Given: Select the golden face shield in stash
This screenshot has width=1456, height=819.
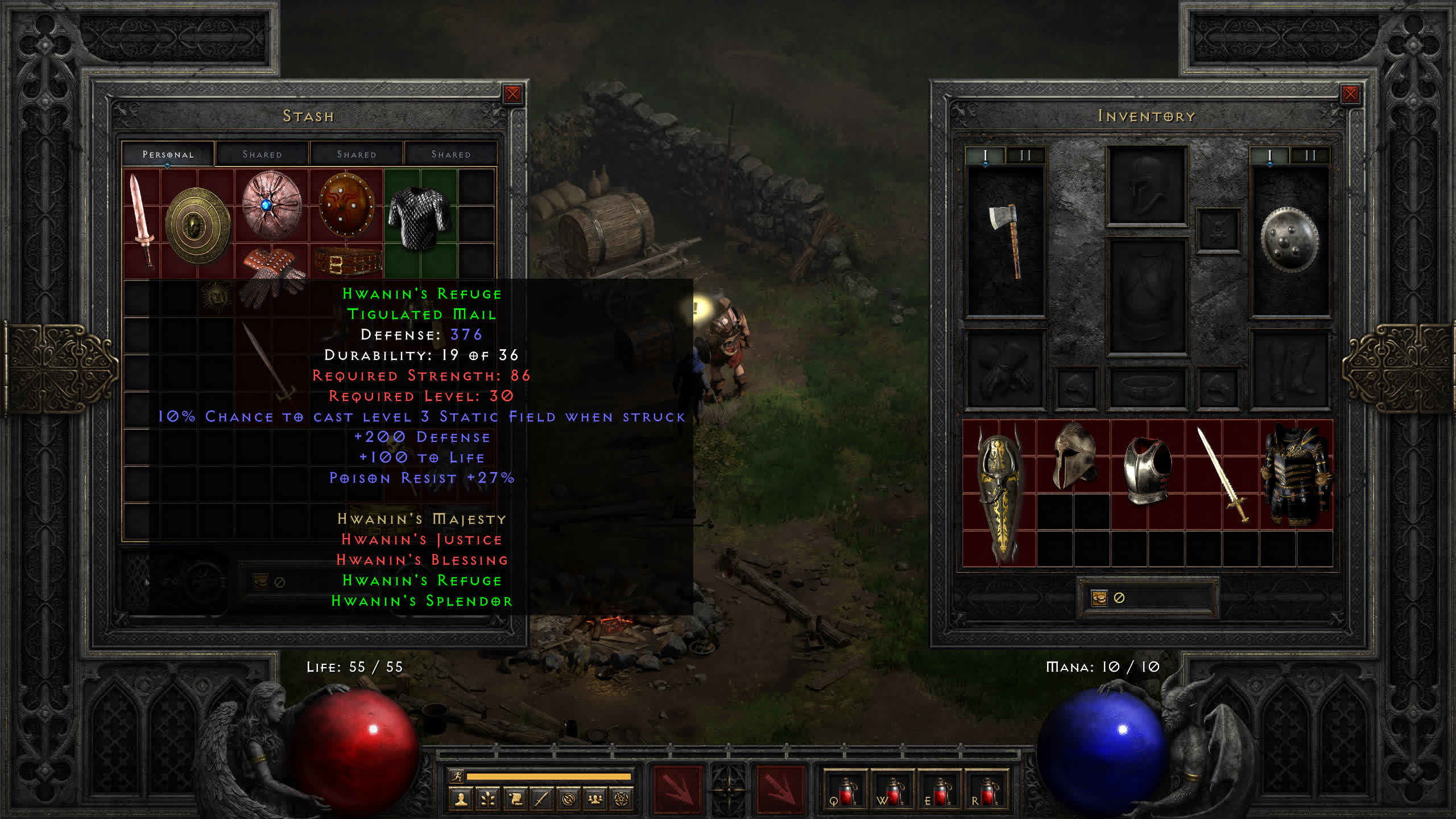Looking at the screenshot, I should [197, 226].
